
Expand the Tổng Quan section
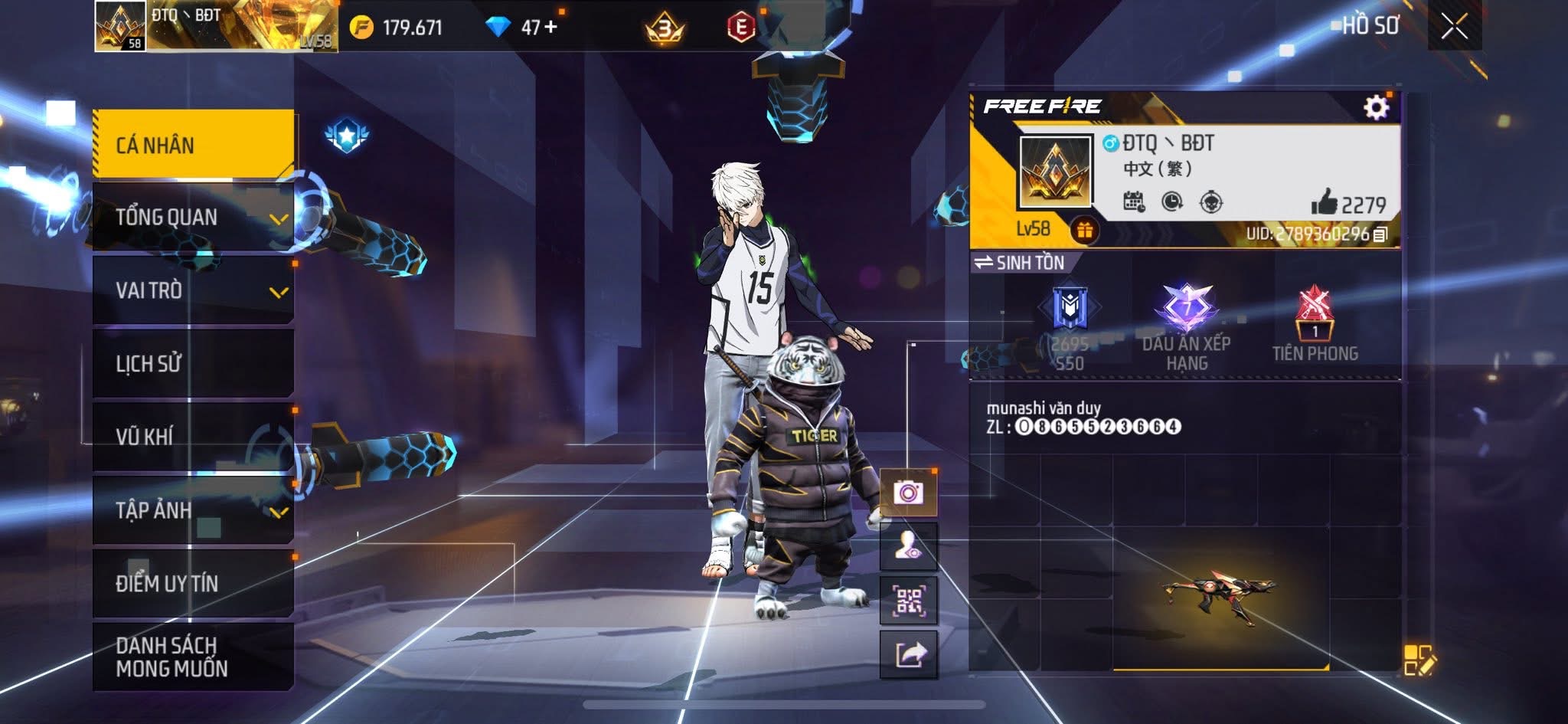(193, 218)
